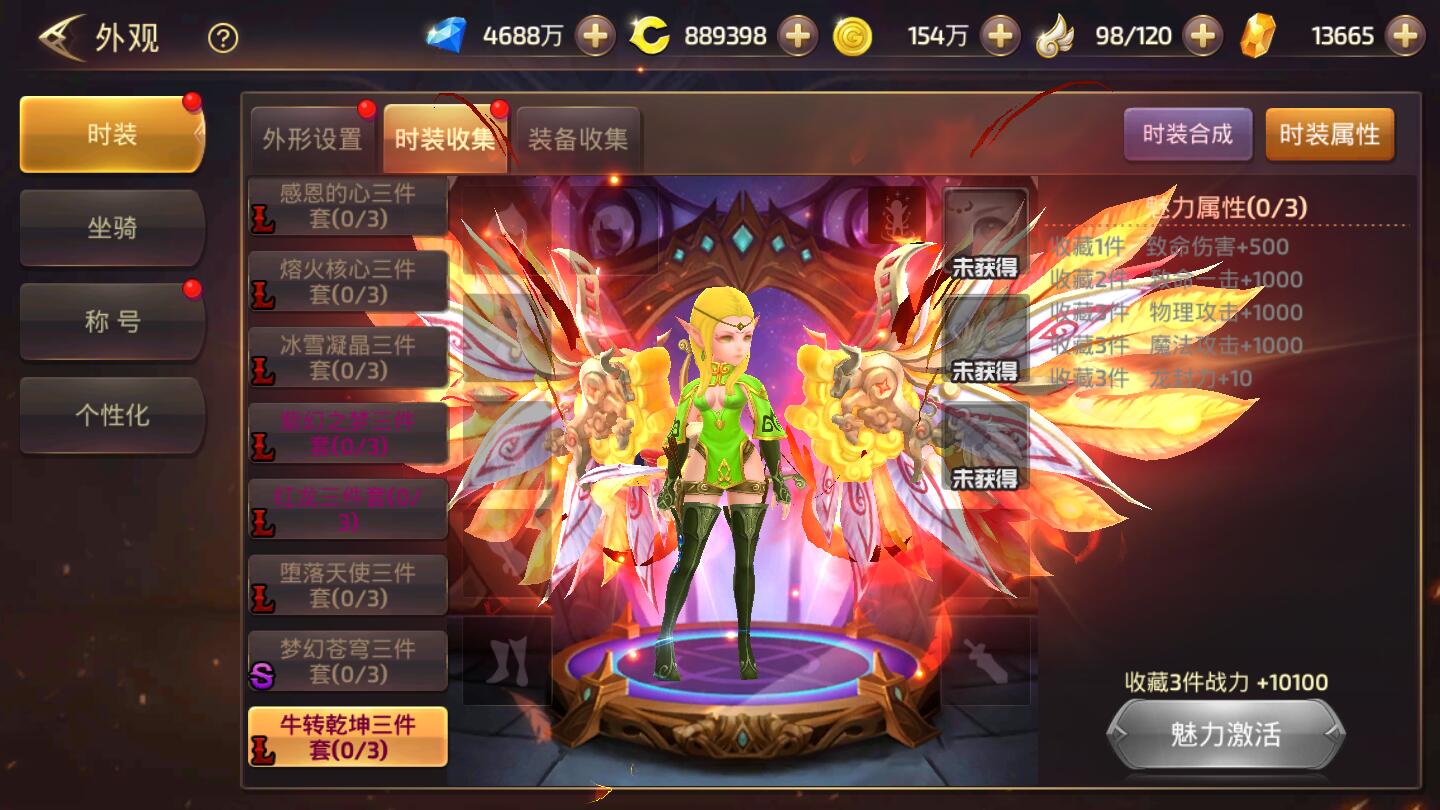Select the 坐骑 category in sidebar
Image resolution: width=1440 pixels, height=810 pixels.
111,228
